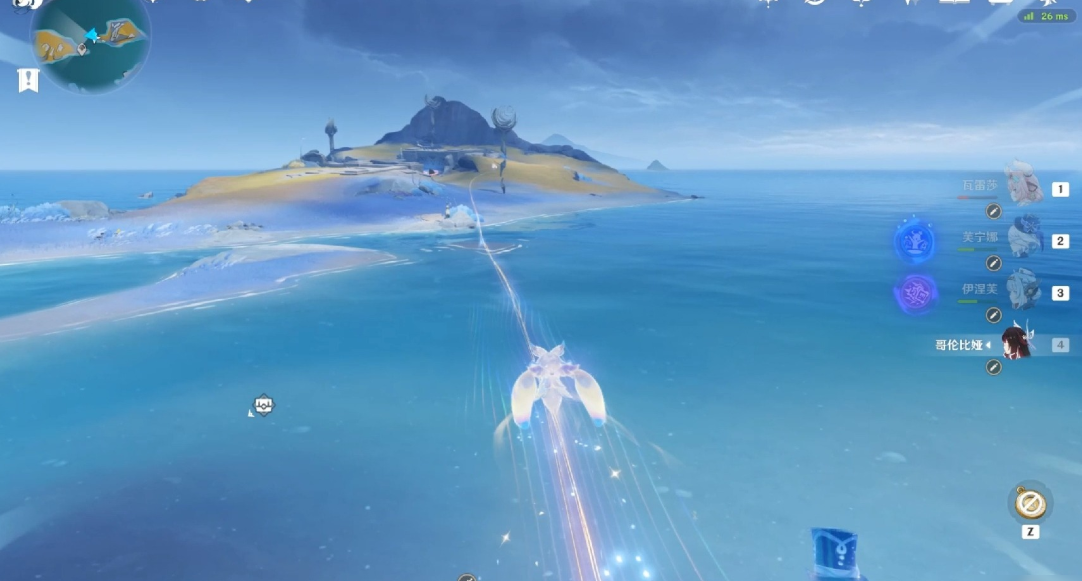
Task: Switch to party member 芙宁娜
Action: (x=1024, y=239)
